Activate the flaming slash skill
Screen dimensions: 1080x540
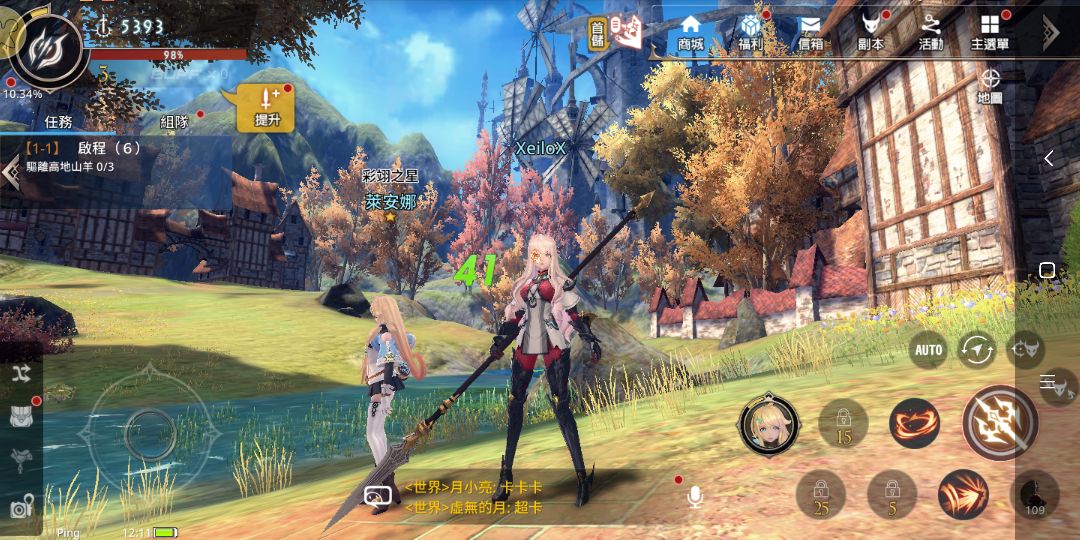(x=963, y=494)
